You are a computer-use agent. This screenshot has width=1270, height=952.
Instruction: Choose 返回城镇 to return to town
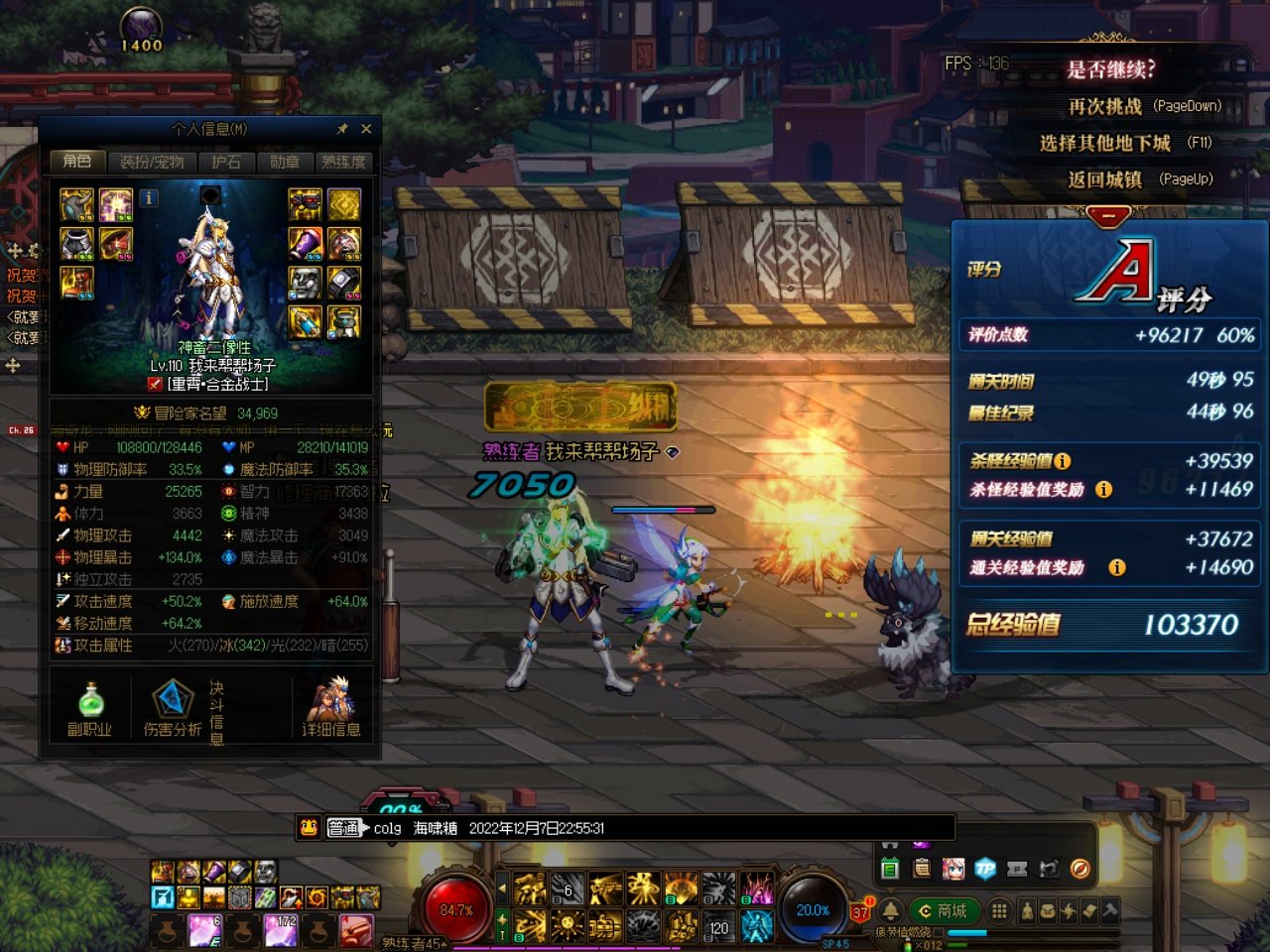1139,179
